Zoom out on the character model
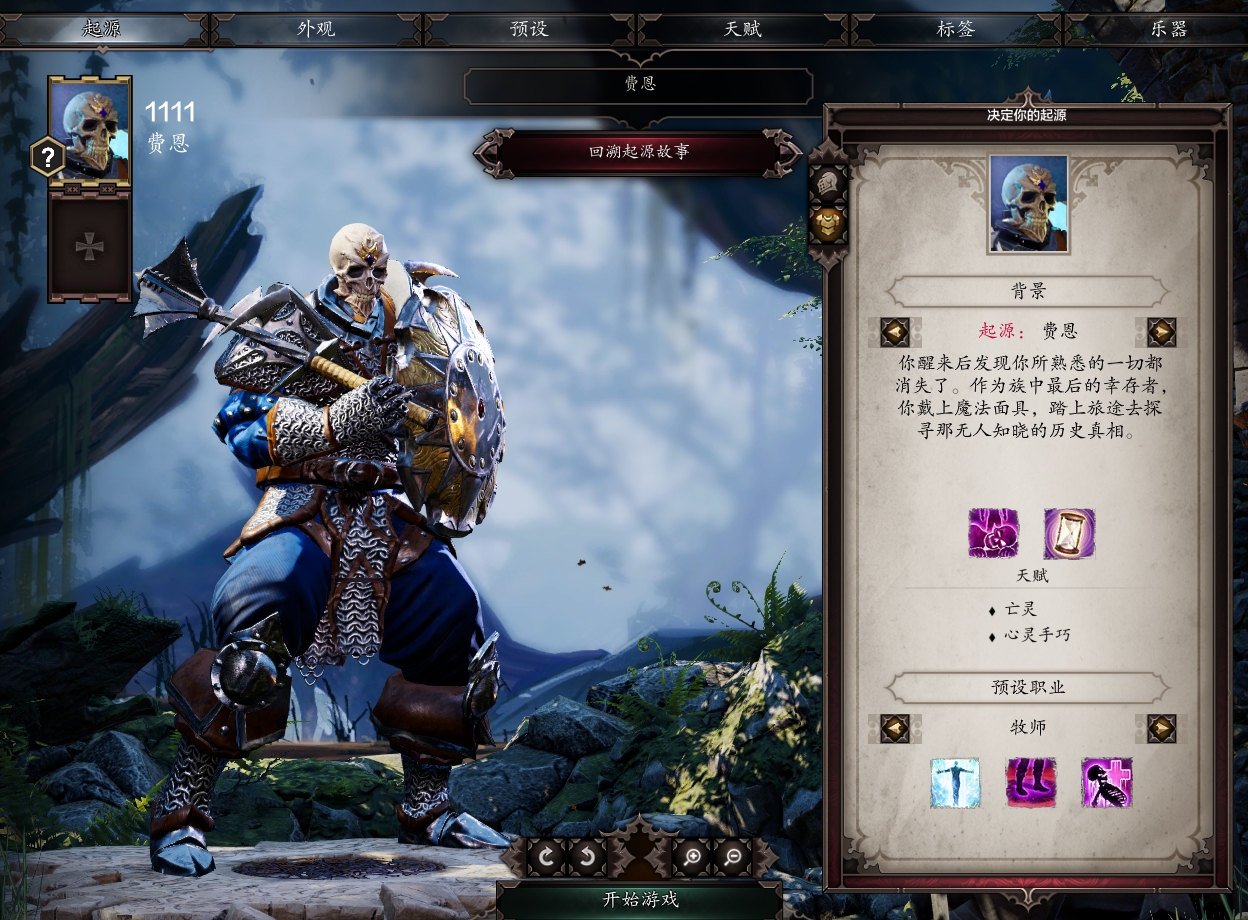This screenshot has width=1248, height=920. coord(733,857)
